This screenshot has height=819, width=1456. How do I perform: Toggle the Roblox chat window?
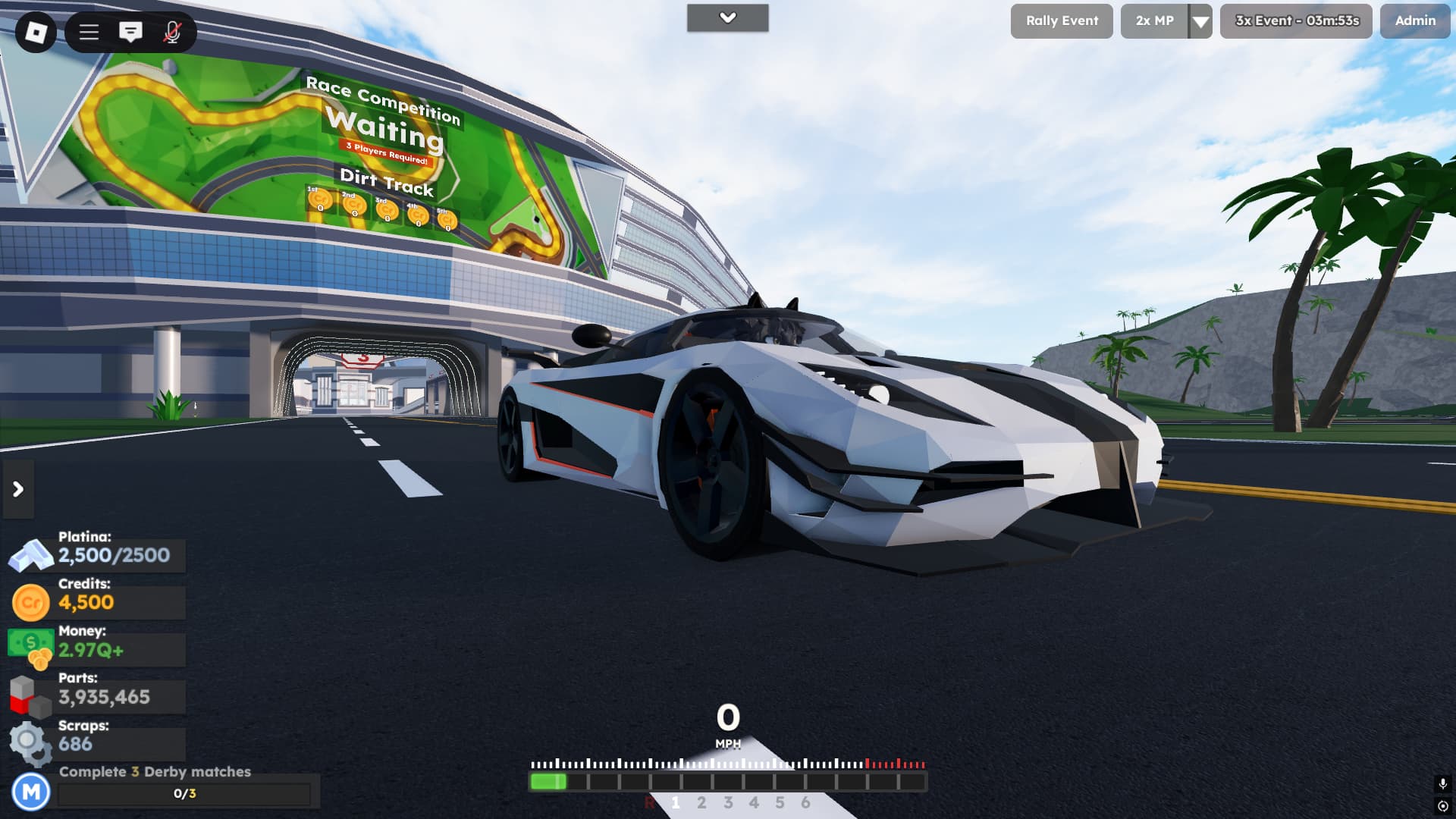[130, 32]
